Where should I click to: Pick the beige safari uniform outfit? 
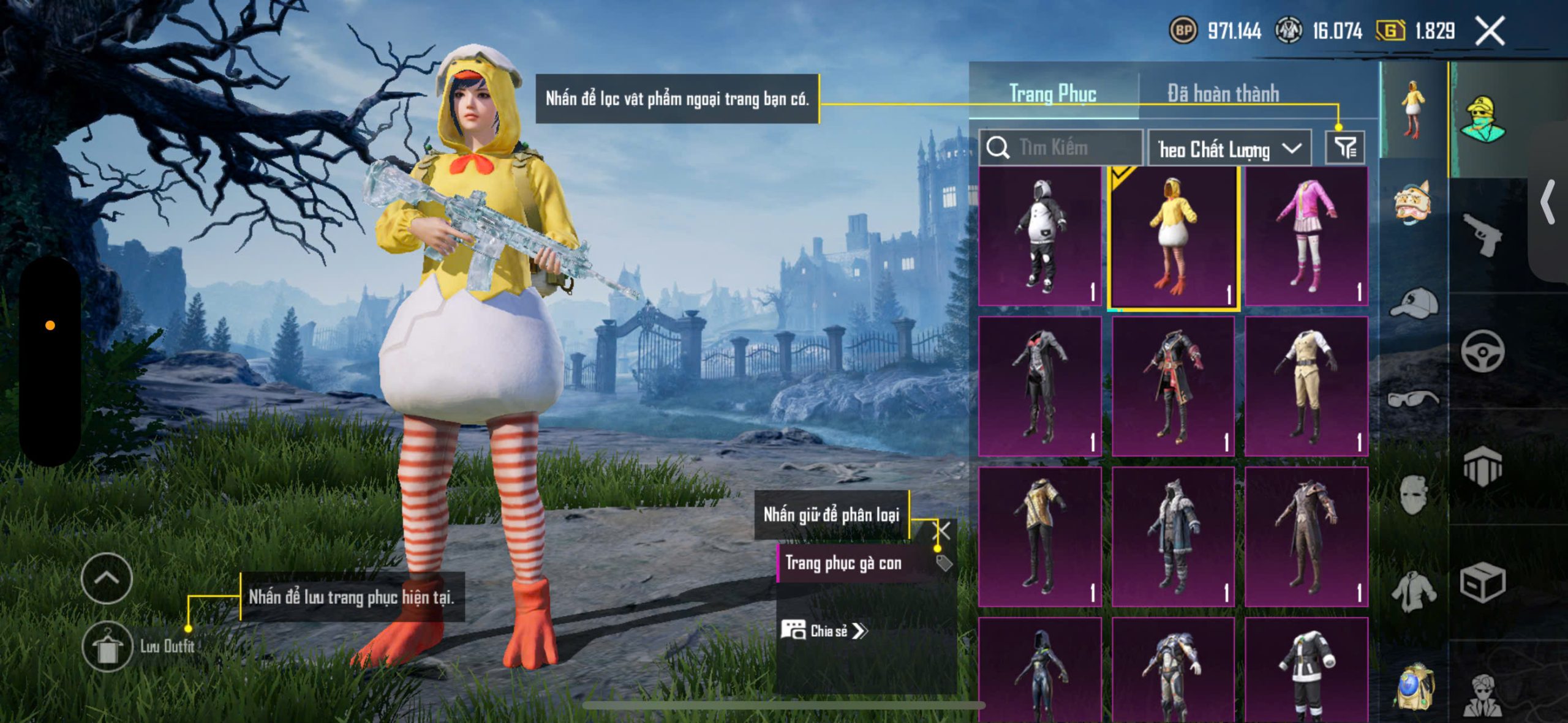(x=1306, y=386)
